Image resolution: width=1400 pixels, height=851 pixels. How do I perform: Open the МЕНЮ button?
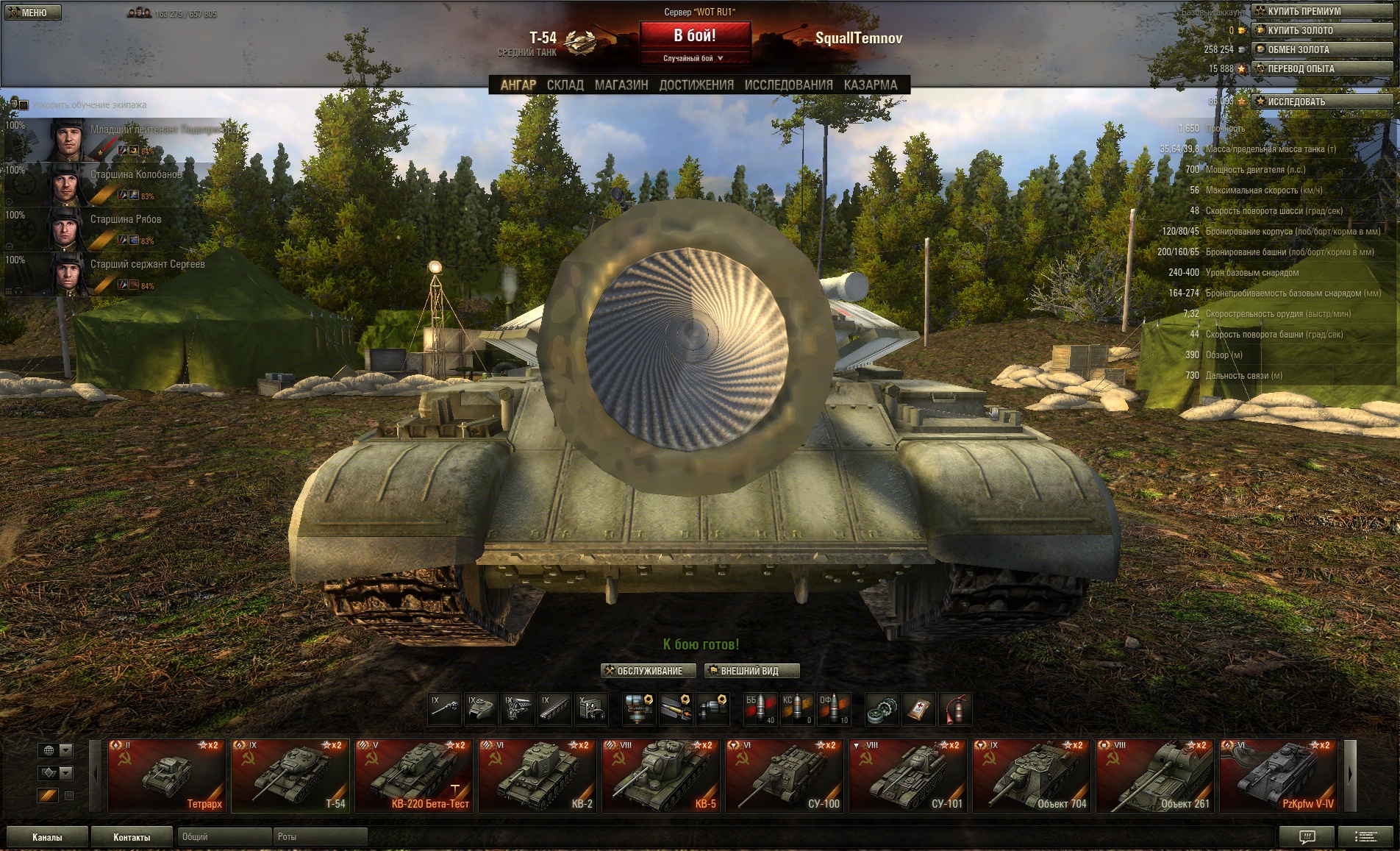point(32,13)
